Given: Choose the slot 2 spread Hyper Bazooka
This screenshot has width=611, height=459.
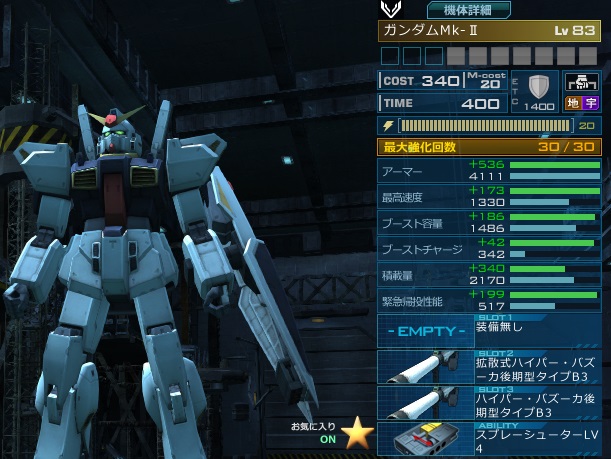Looking at the screenshot, I should [x=490, y=366].
